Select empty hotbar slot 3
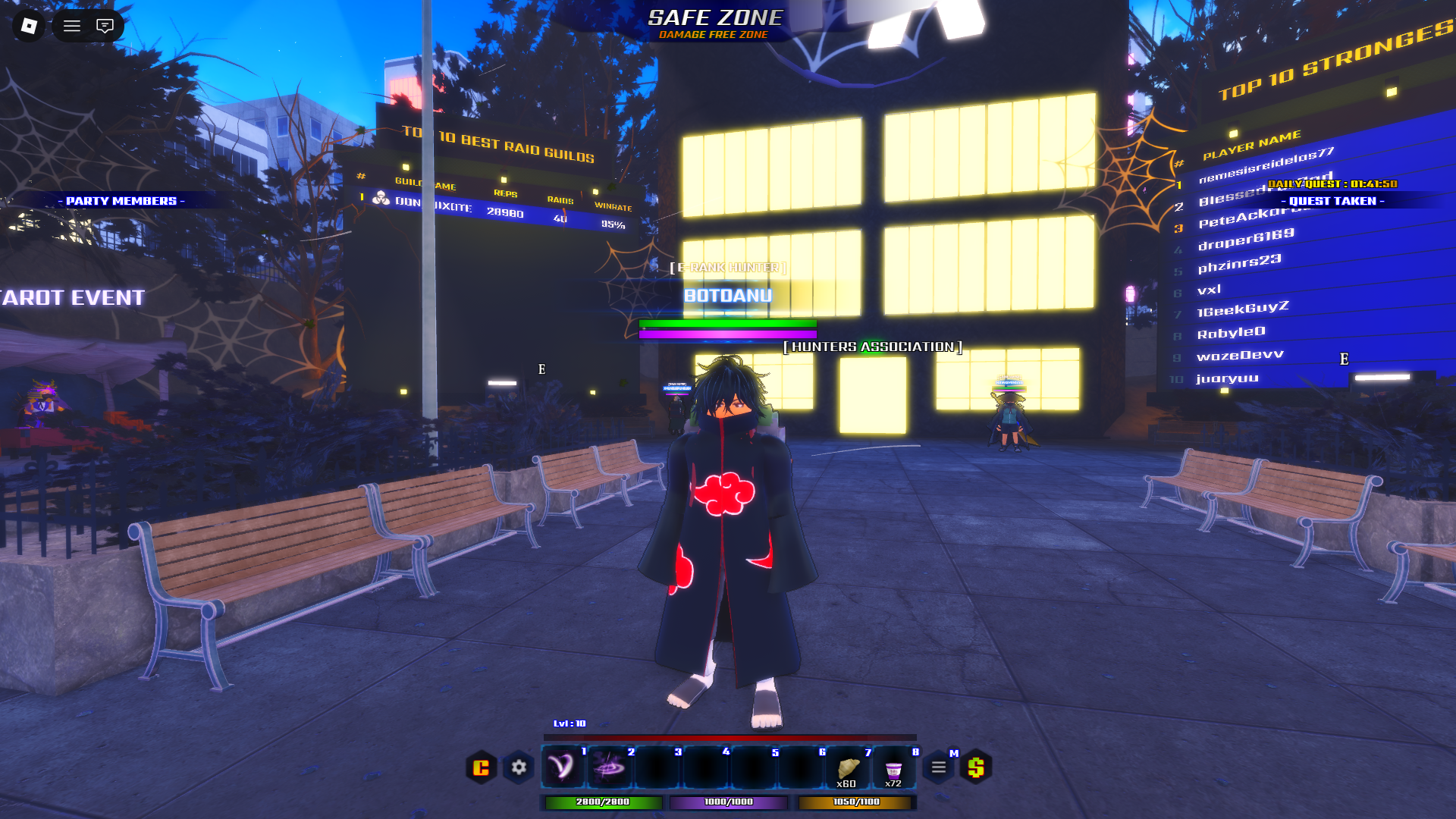The image size is (1456, 819). point(657,767)
